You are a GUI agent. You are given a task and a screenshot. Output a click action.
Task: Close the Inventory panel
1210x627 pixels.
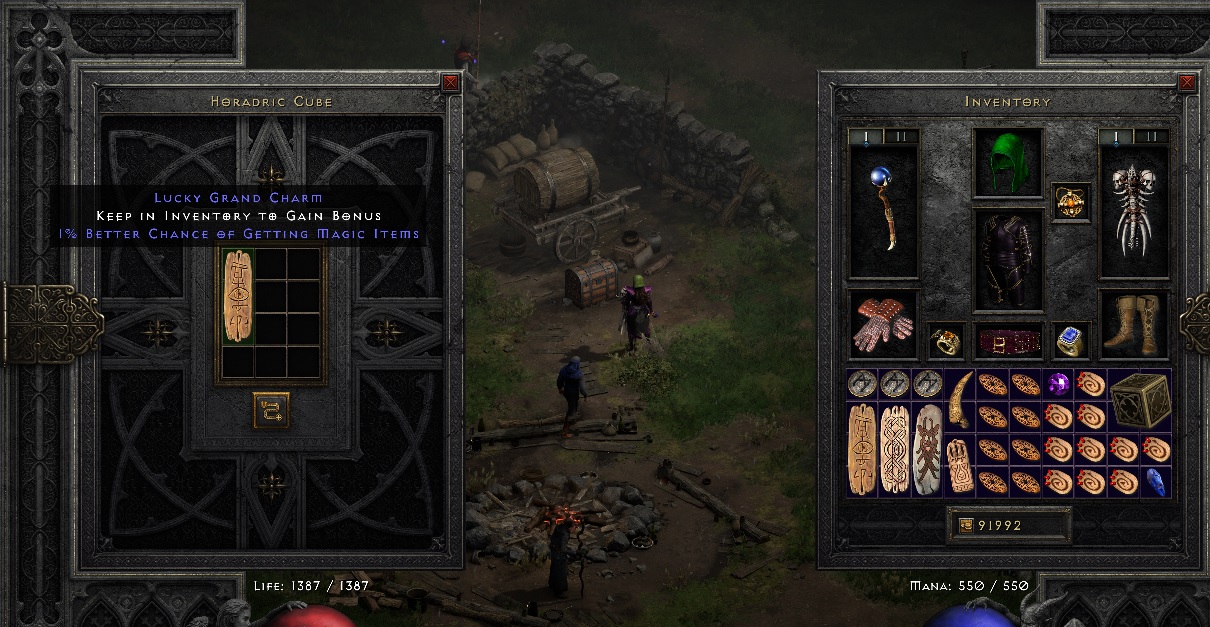[1187, 83]
